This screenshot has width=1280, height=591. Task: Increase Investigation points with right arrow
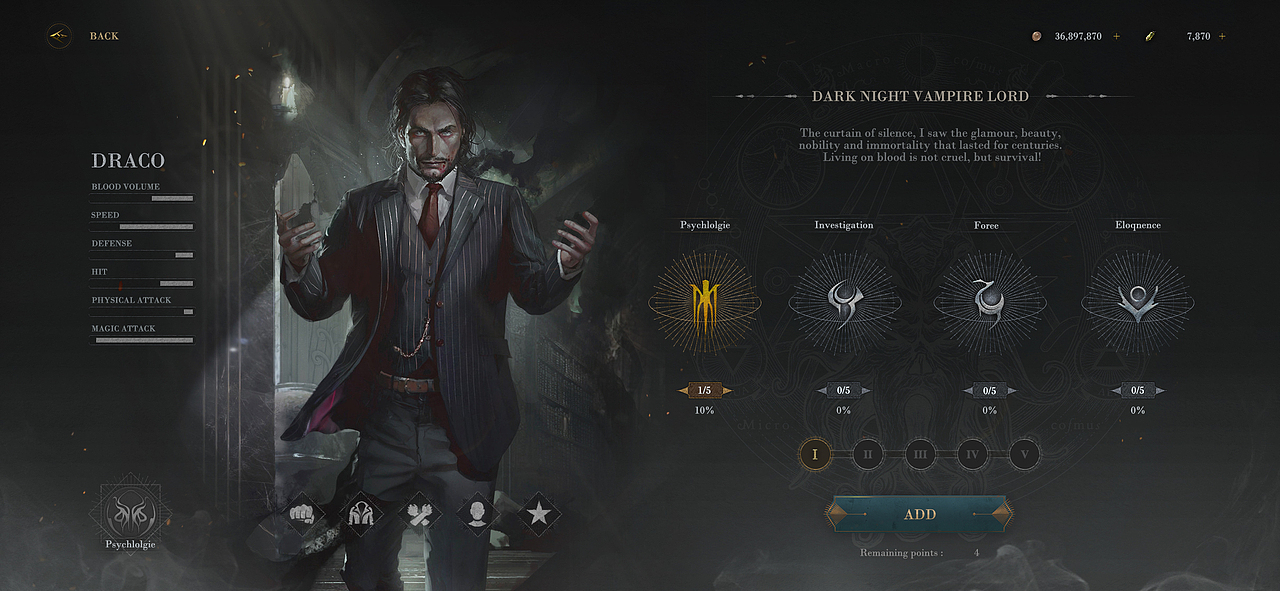(866, 390)
